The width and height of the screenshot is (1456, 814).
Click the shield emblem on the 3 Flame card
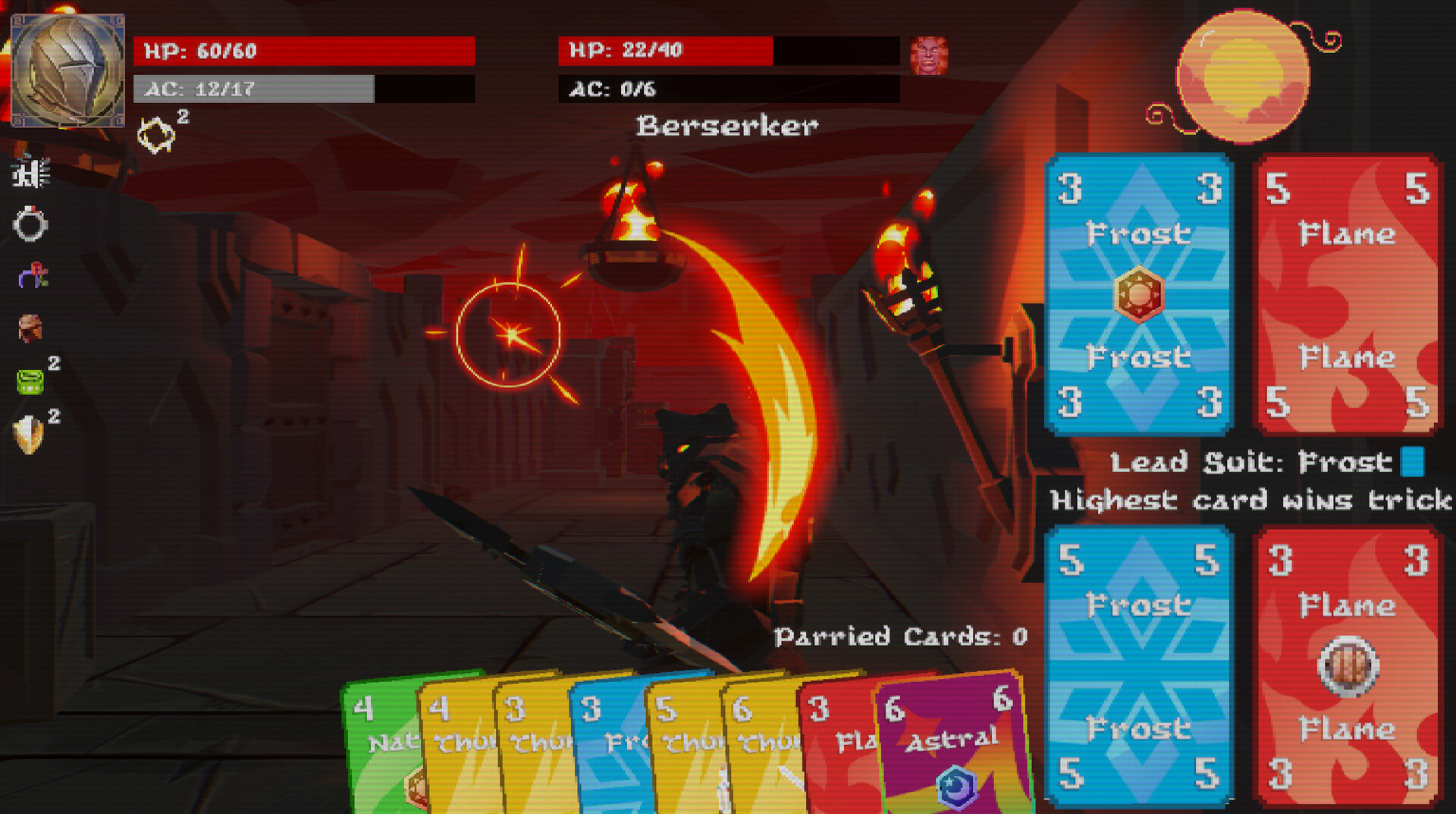[x=1347, y=667]
